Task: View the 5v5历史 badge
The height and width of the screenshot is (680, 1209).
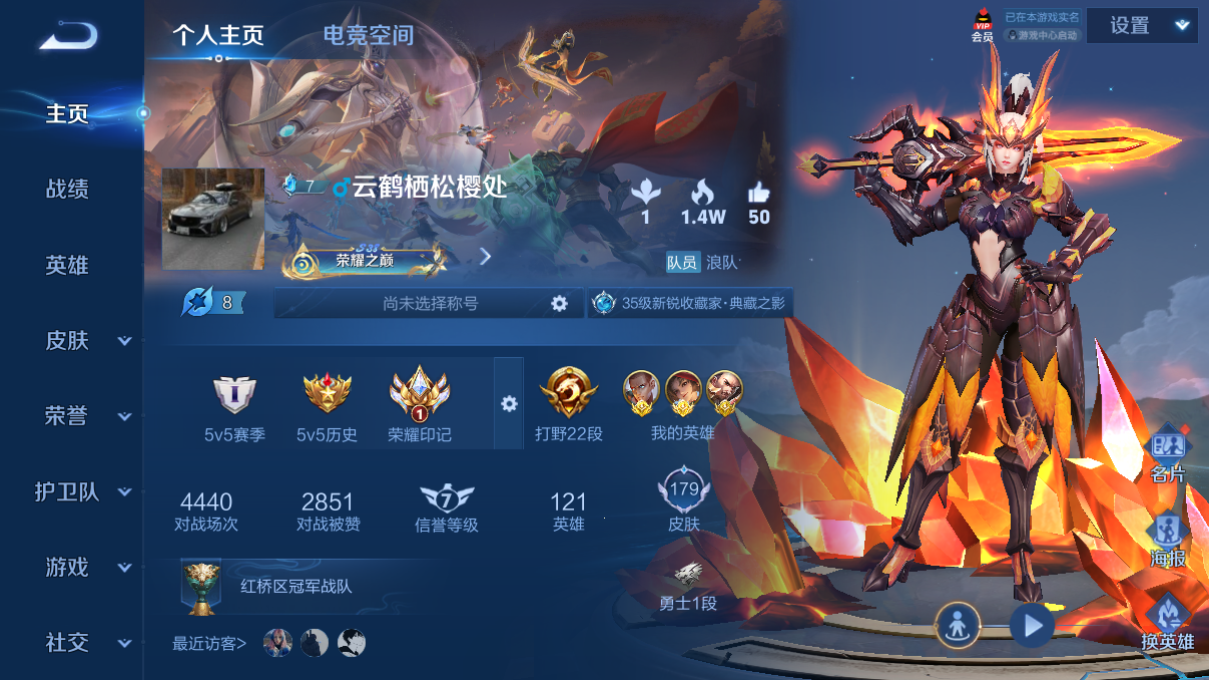Action: point(327,406)
